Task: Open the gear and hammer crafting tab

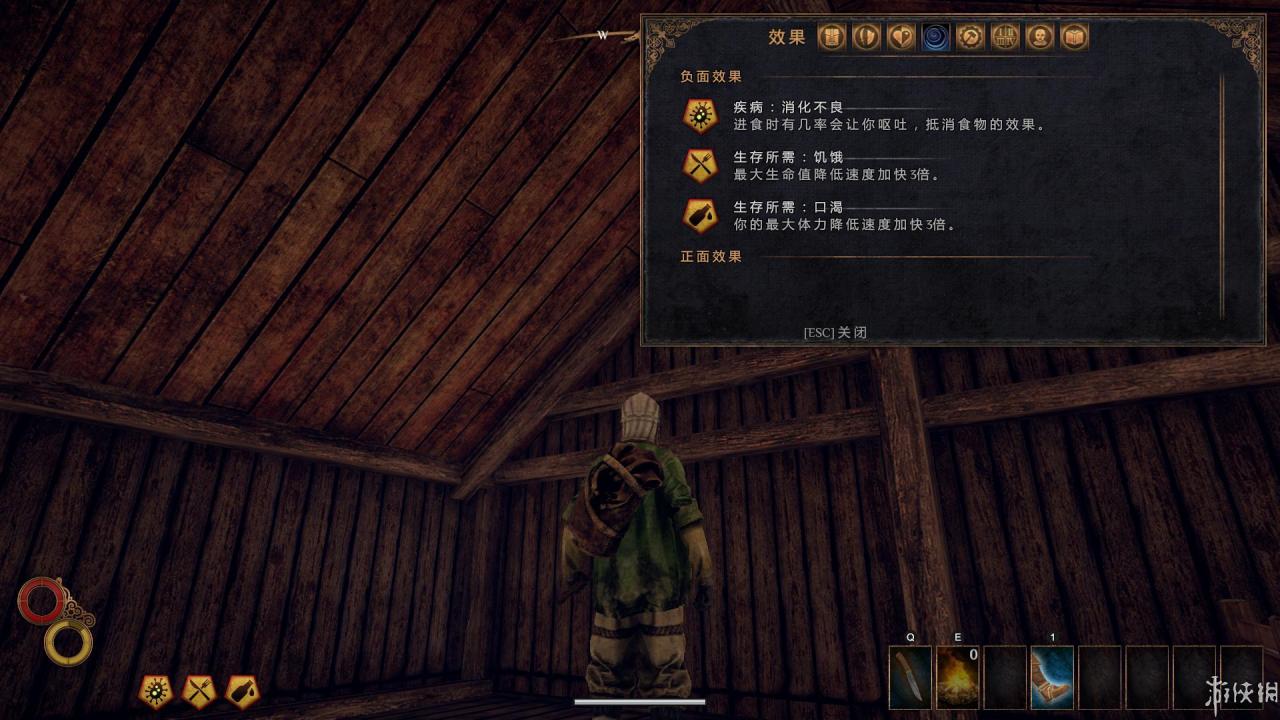Action: coord(970,38)
